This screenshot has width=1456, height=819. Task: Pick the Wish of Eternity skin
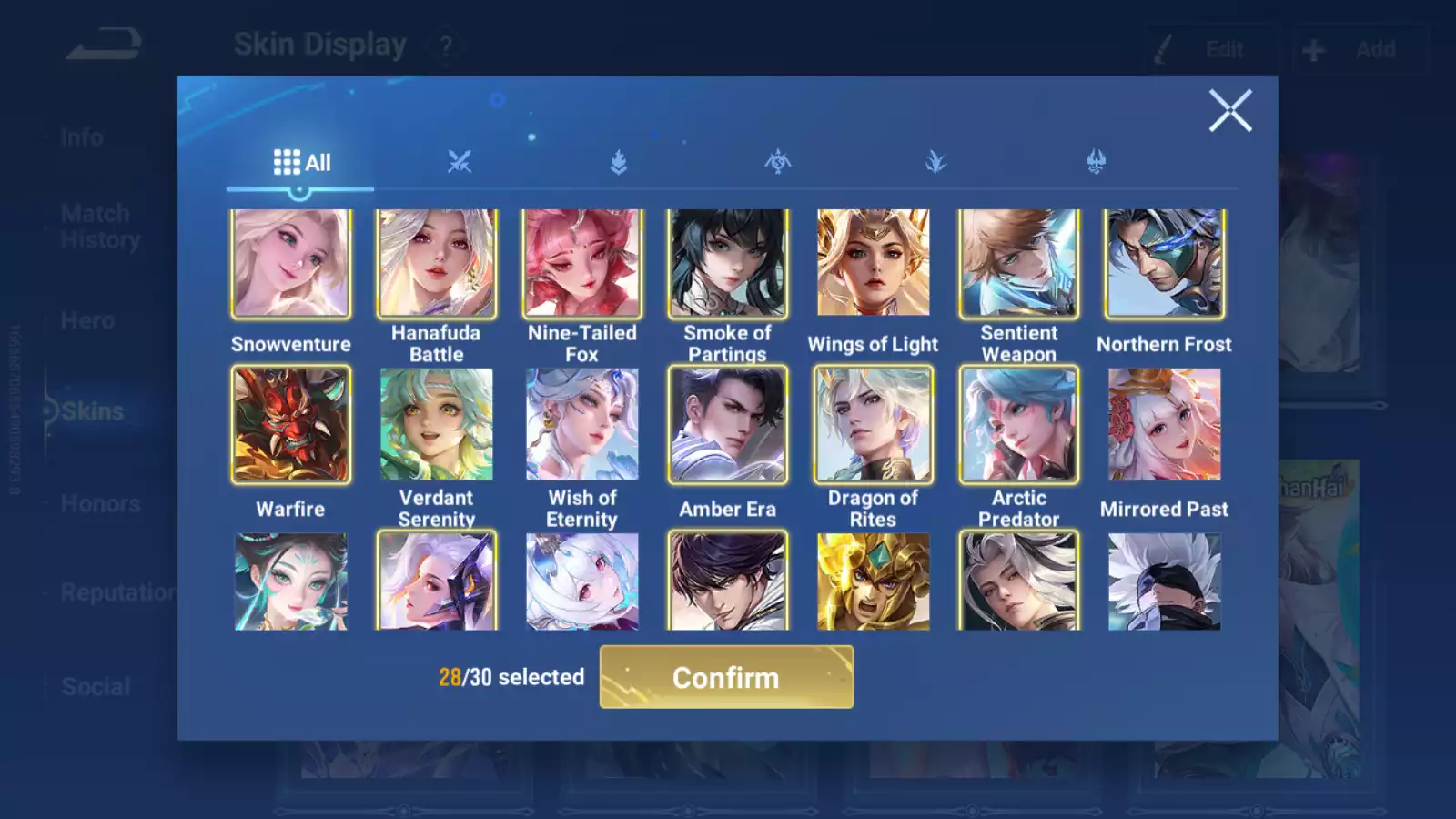(x=582, y=424)
